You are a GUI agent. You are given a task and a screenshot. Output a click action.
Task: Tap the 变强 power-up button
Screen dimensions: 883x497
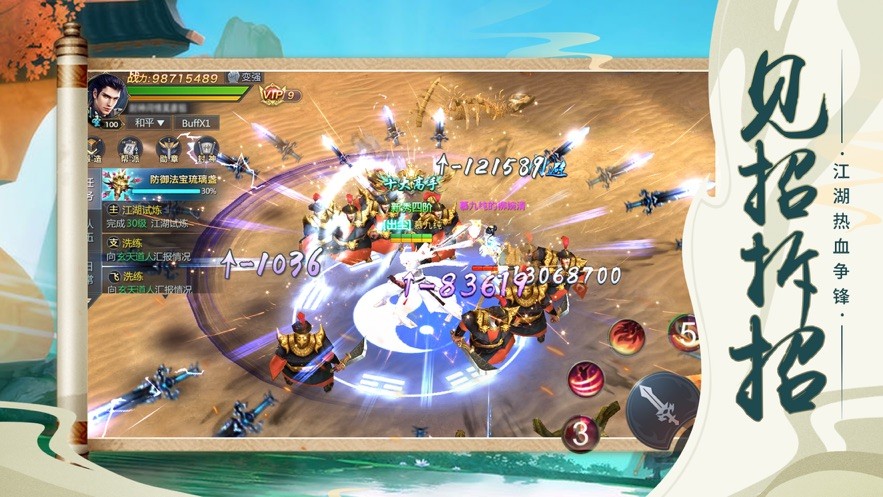(x=243, y=77)
